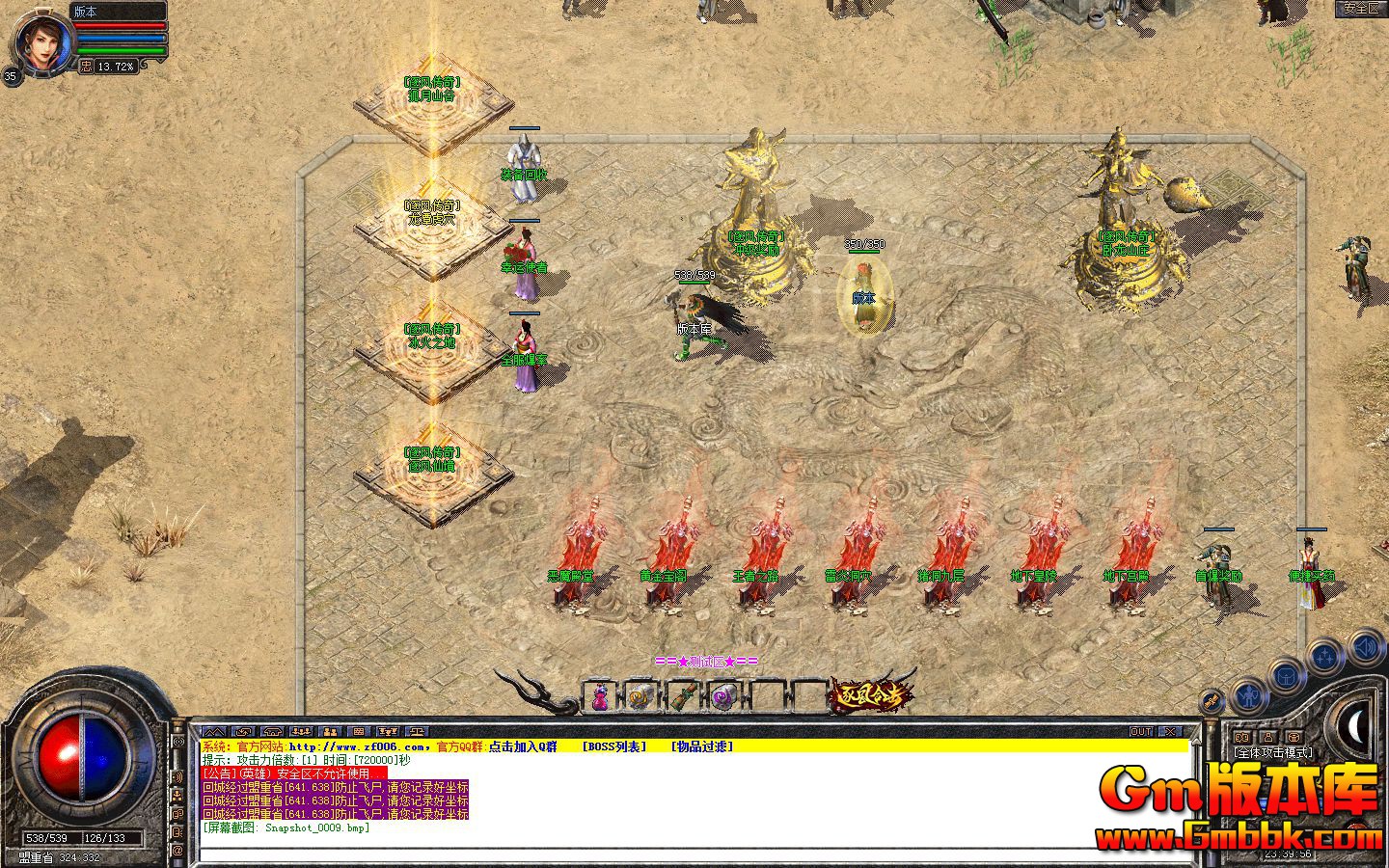Screen dimensions: 1389x868
Task: Select the character figure icon on the right panel
Action: (x=1249, y=696)
